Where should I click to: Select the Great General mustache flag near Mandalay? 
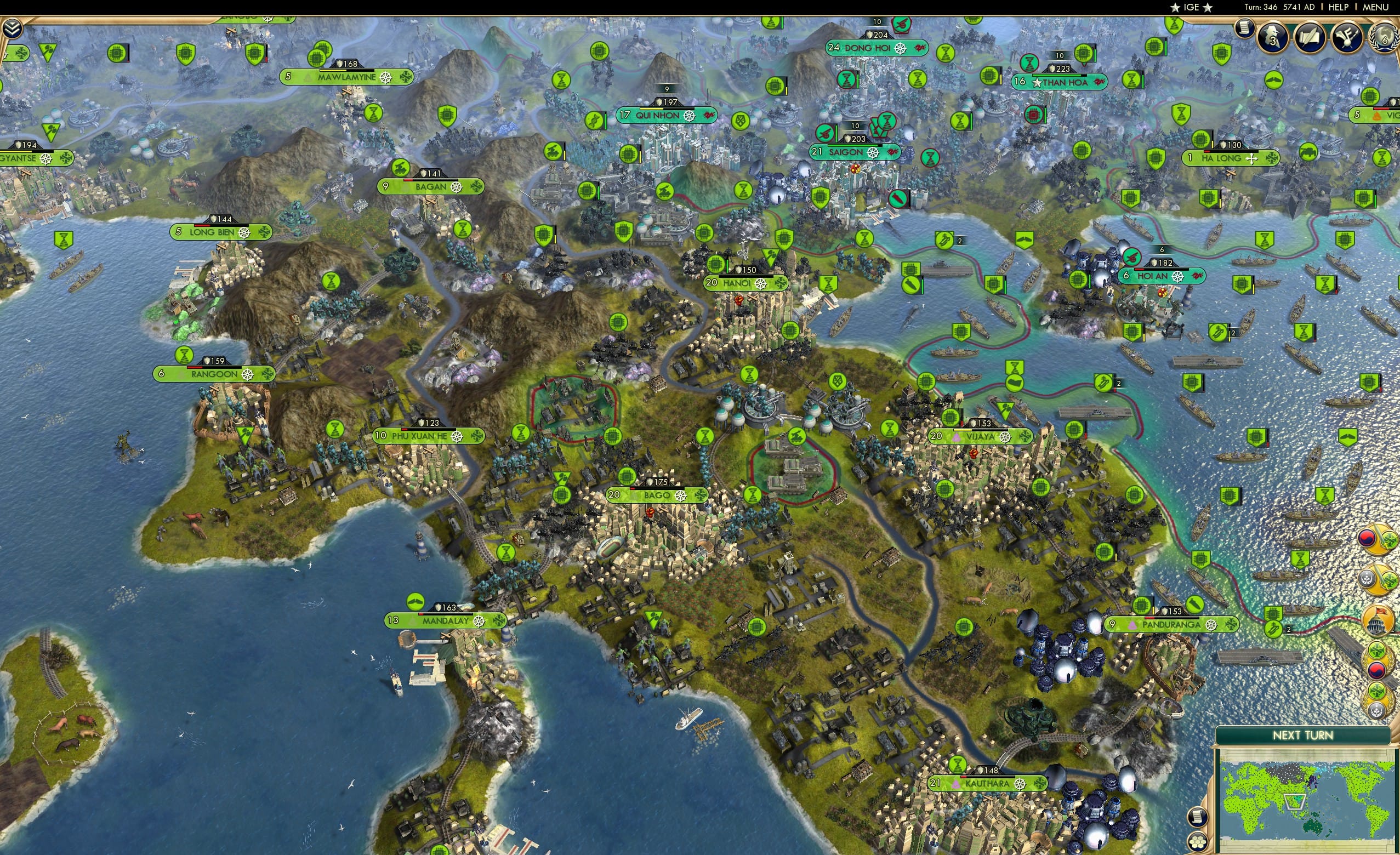416,602
